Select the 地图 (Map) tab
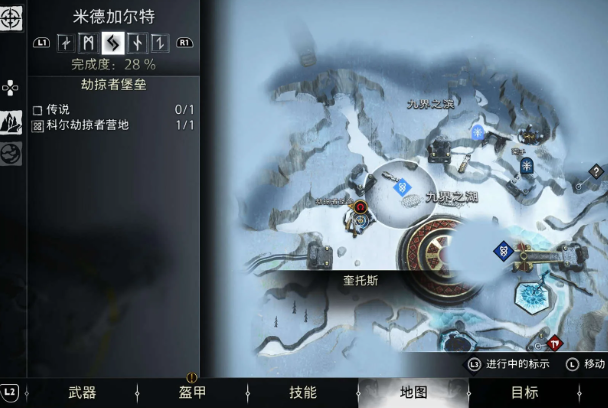 (413, 392)
